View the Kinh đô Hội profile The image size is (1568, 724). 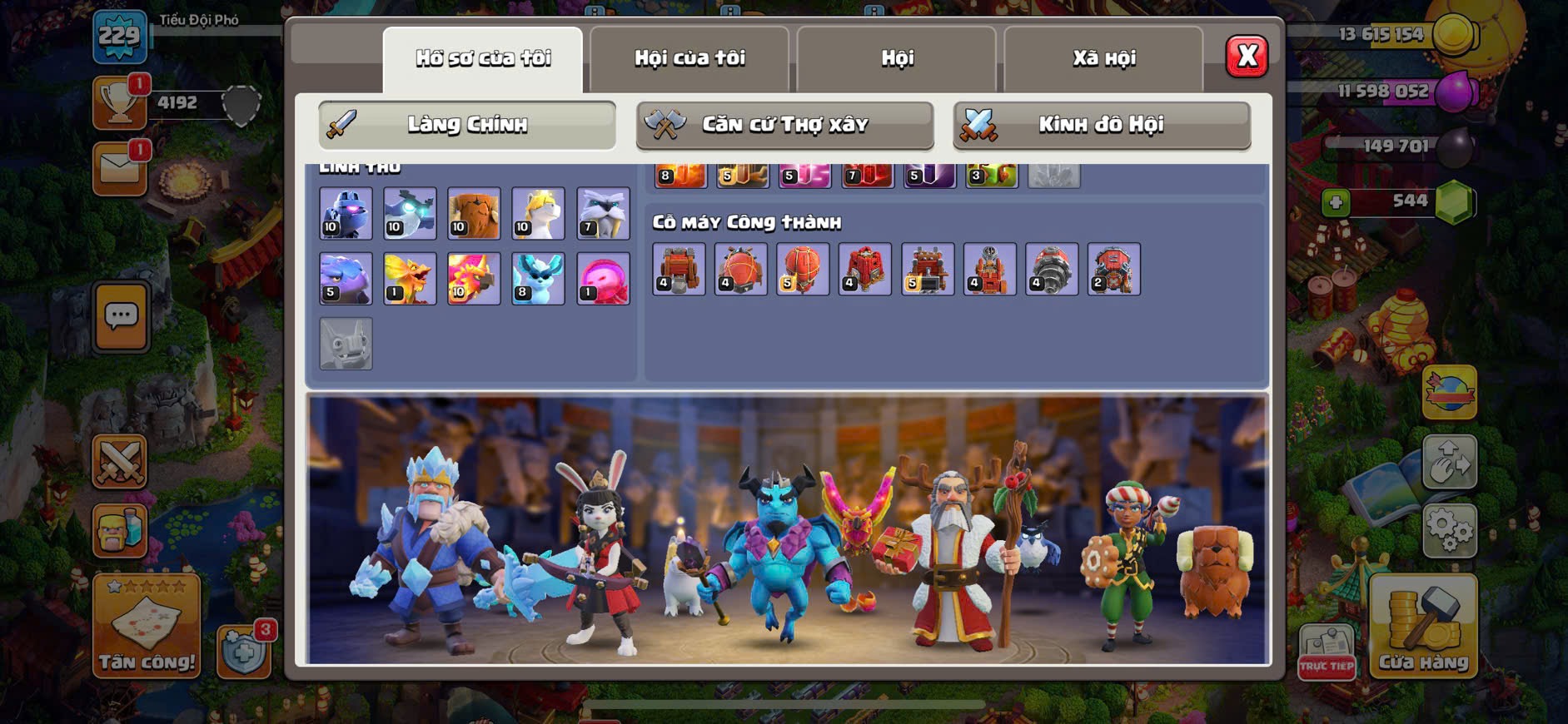pyautogui.click(x=1101, y=125)
